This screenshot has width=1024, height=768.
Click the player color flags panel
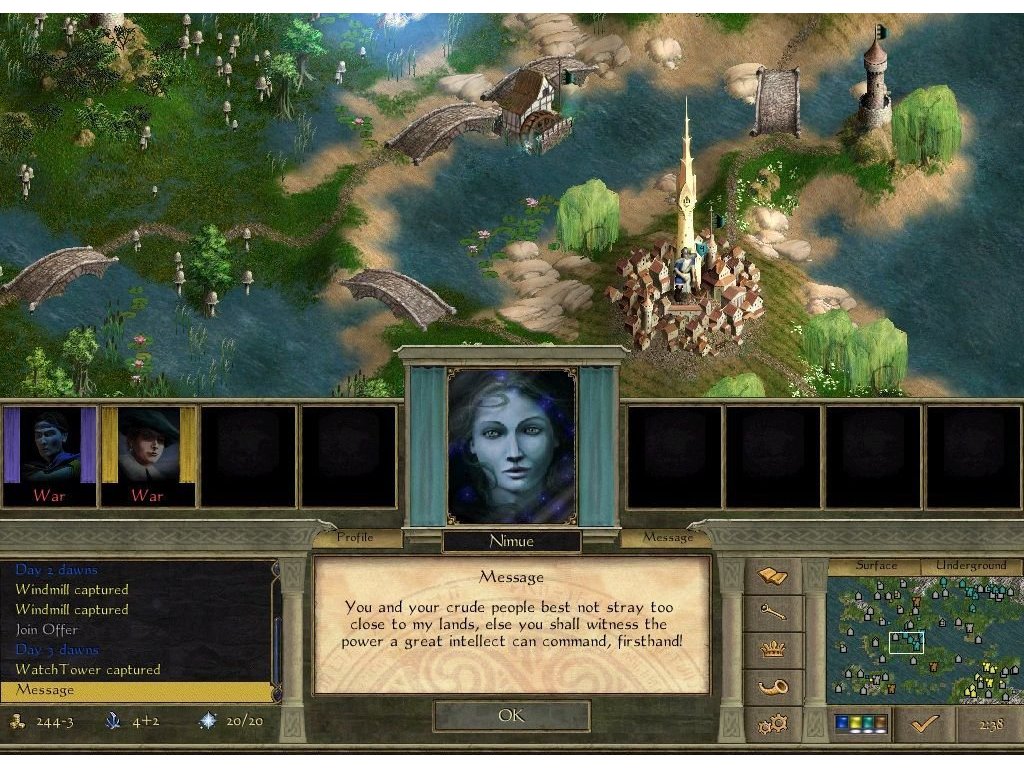tap(860, 724)
